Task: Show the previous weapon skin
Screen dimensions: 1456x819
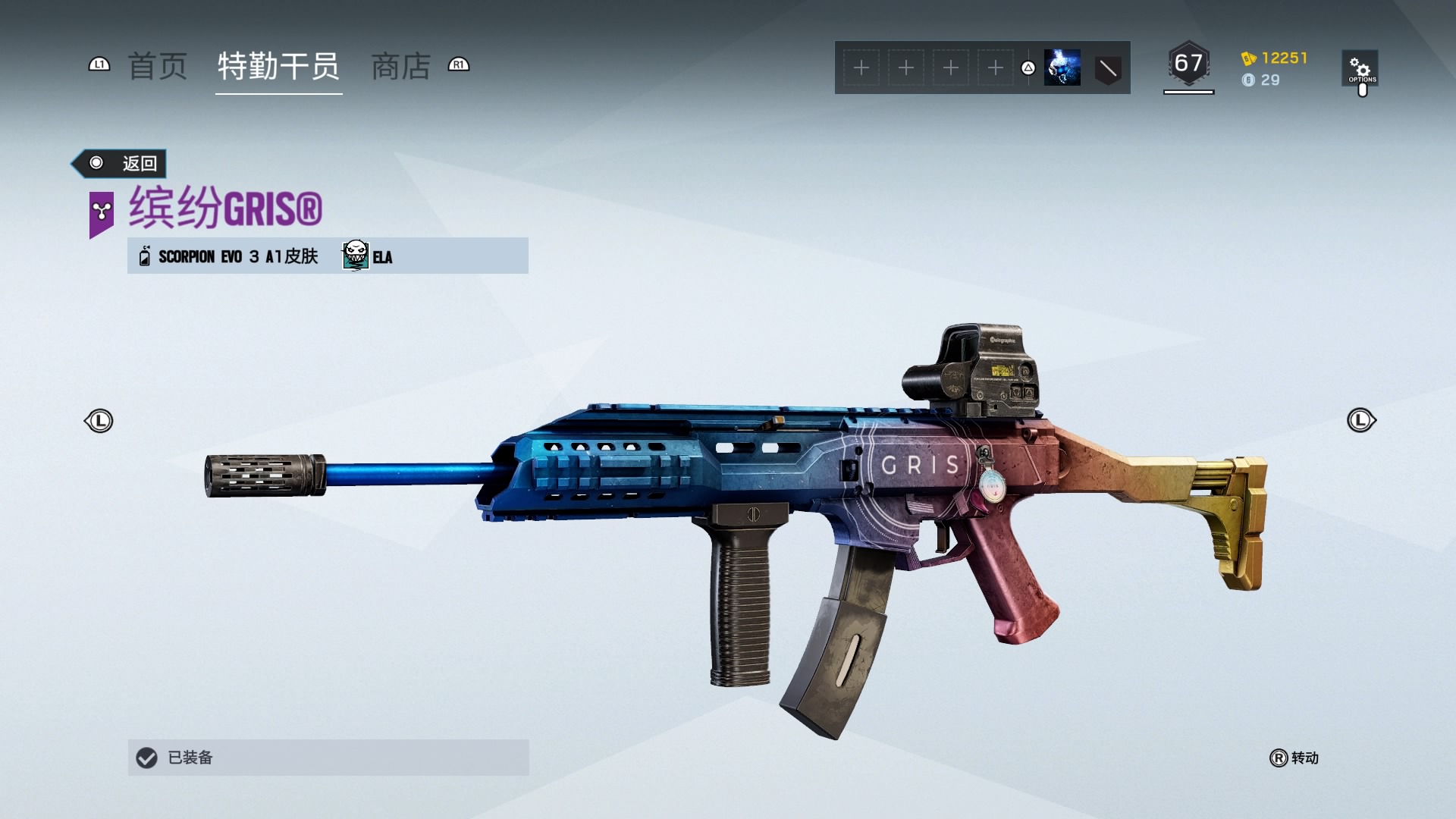Action: pyautogui.click(x=99, y=421)
